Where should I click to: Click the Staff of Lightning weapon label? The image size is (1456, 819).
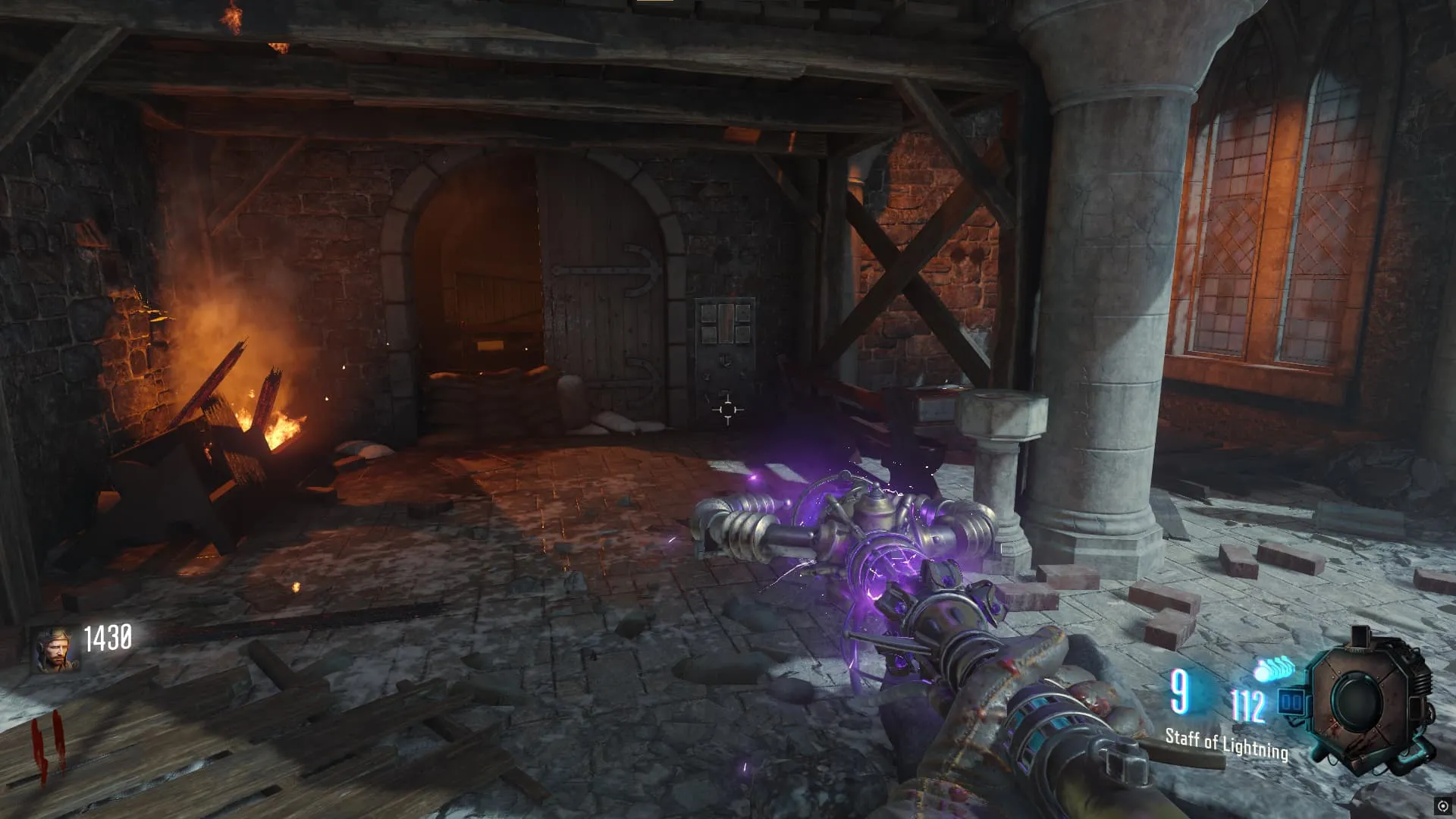click(1226, 743)
